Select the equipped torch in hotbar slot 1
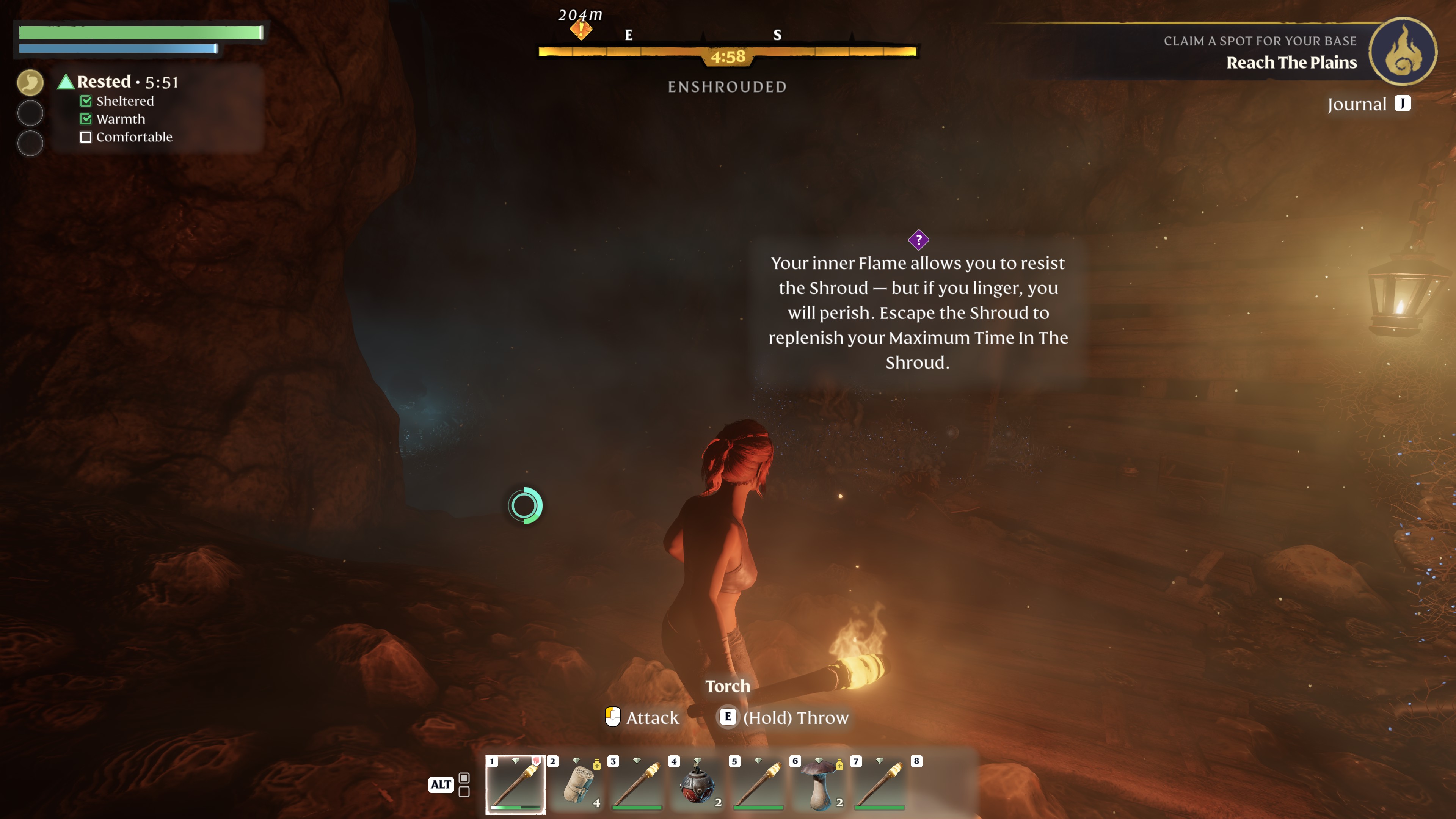This screenshot has height=819, width=1456. point(515,784)
